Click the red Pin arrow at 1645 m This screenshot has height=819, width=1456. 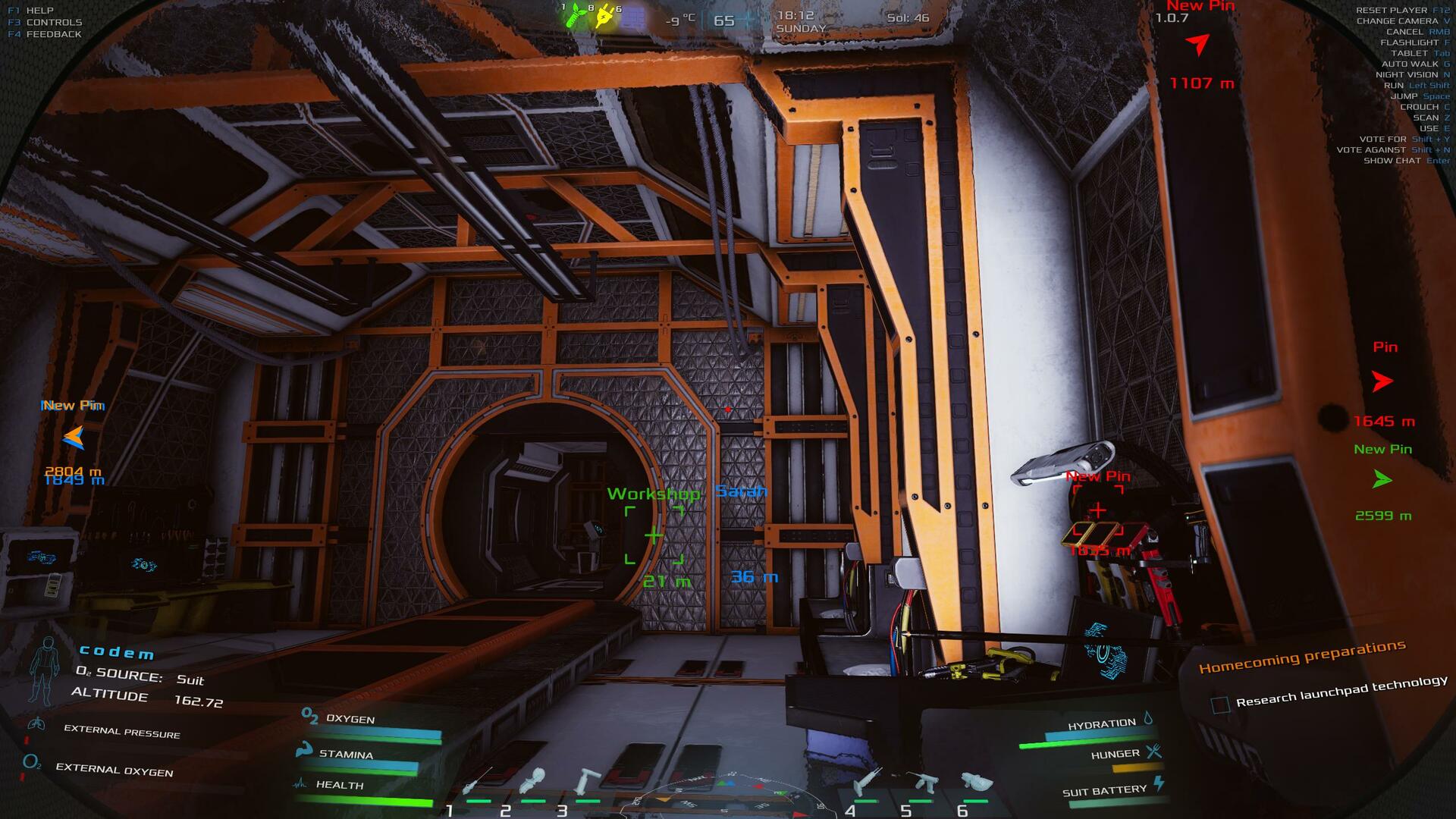click(x=1382, y=381)
